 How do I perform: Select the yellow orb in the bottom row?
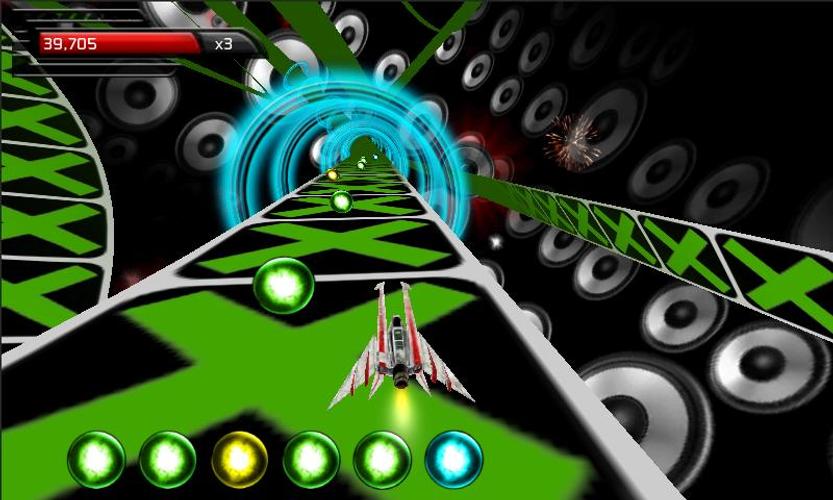tap(240, 459)
